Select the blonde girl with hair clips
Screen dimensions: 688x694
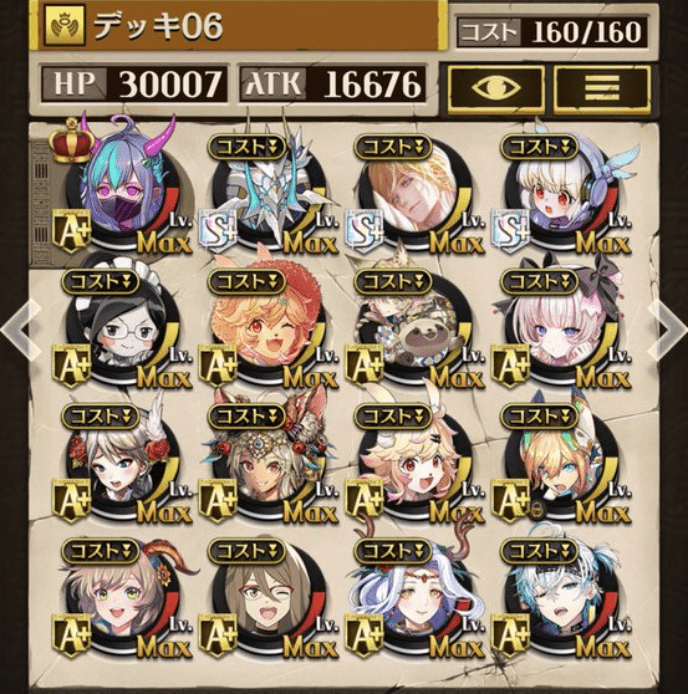pyautogui.click(x=414, y=463)
